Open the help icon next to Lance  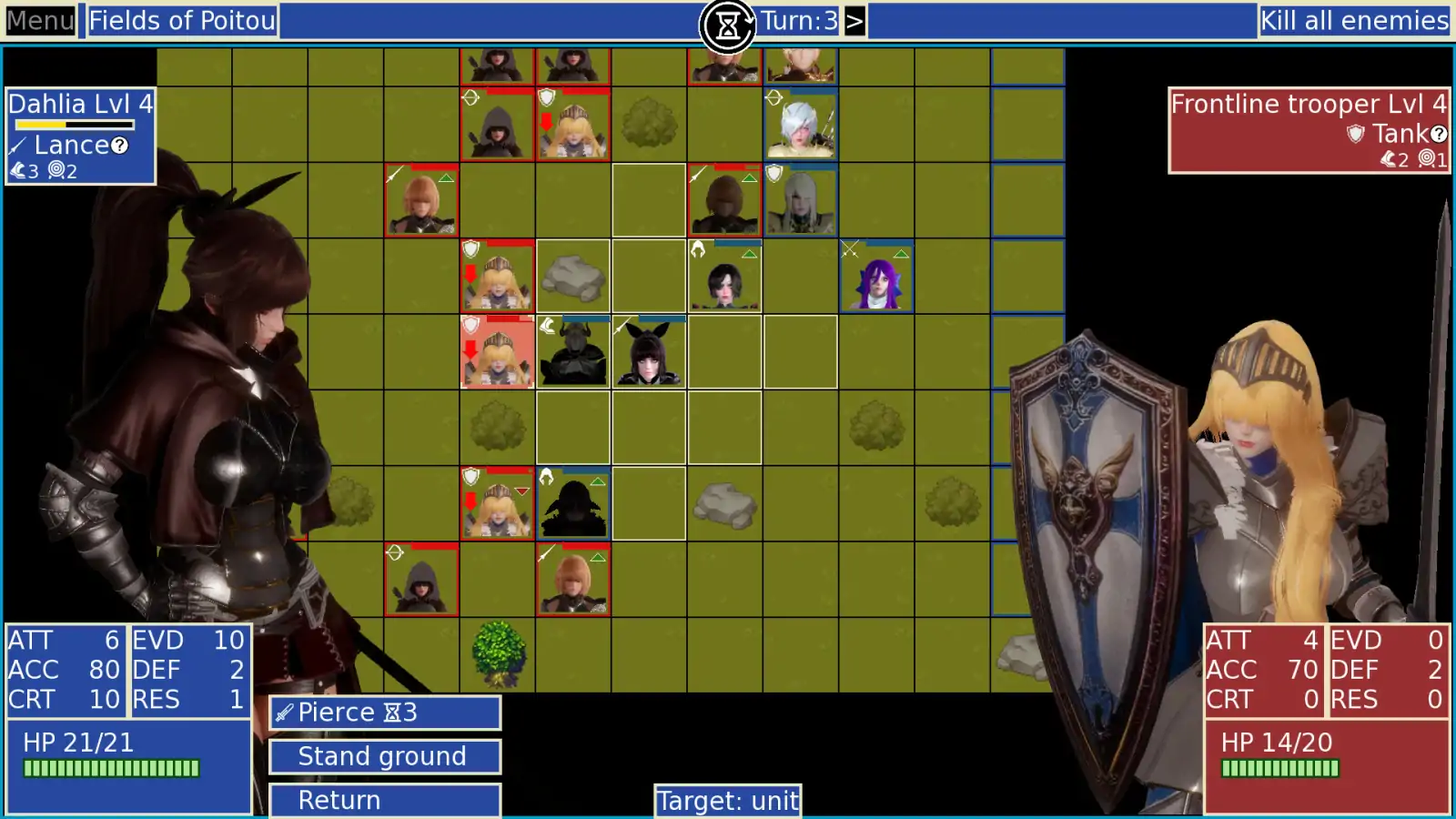121,146
